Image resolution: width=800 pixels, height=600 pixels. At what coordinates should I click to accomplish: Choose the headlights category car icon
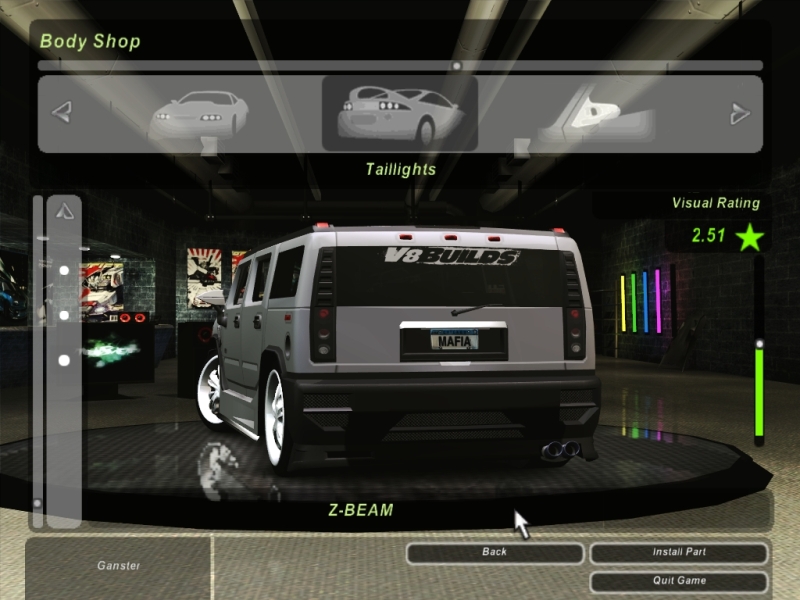199,114
